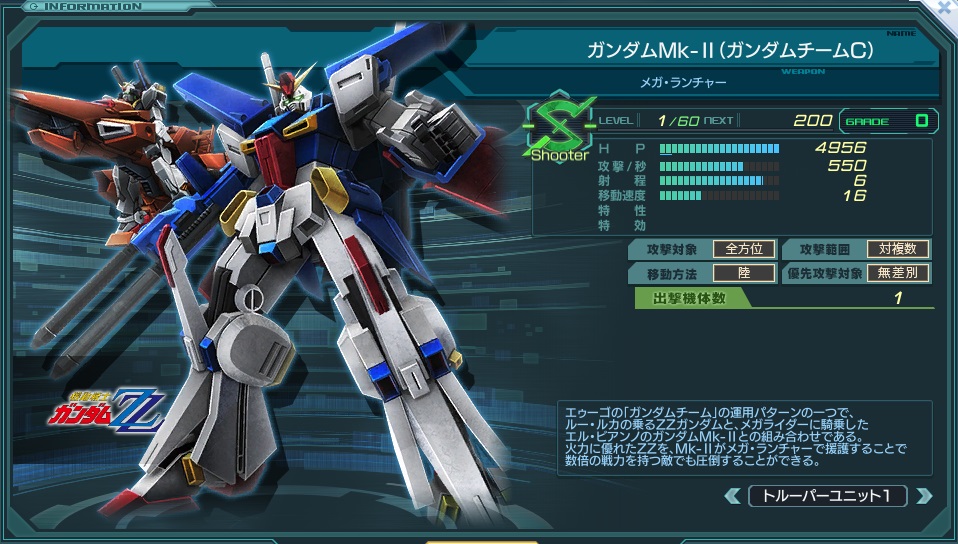Show the next trooper unit
The image size is (958, 544).
tap(923, 496)
